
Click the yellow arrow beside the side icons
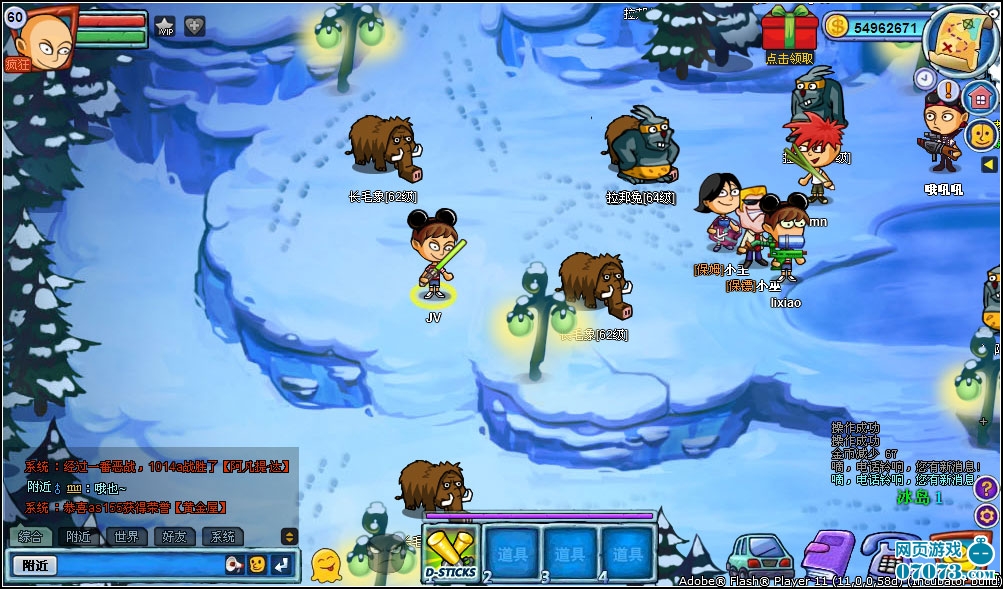point(988,164)
